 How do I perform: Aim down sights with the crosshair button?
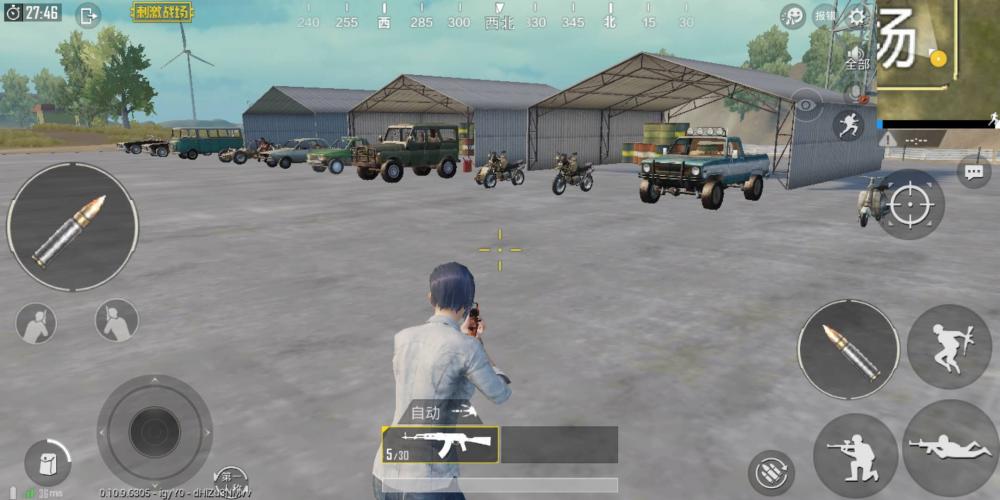click(x=910, y=204)
